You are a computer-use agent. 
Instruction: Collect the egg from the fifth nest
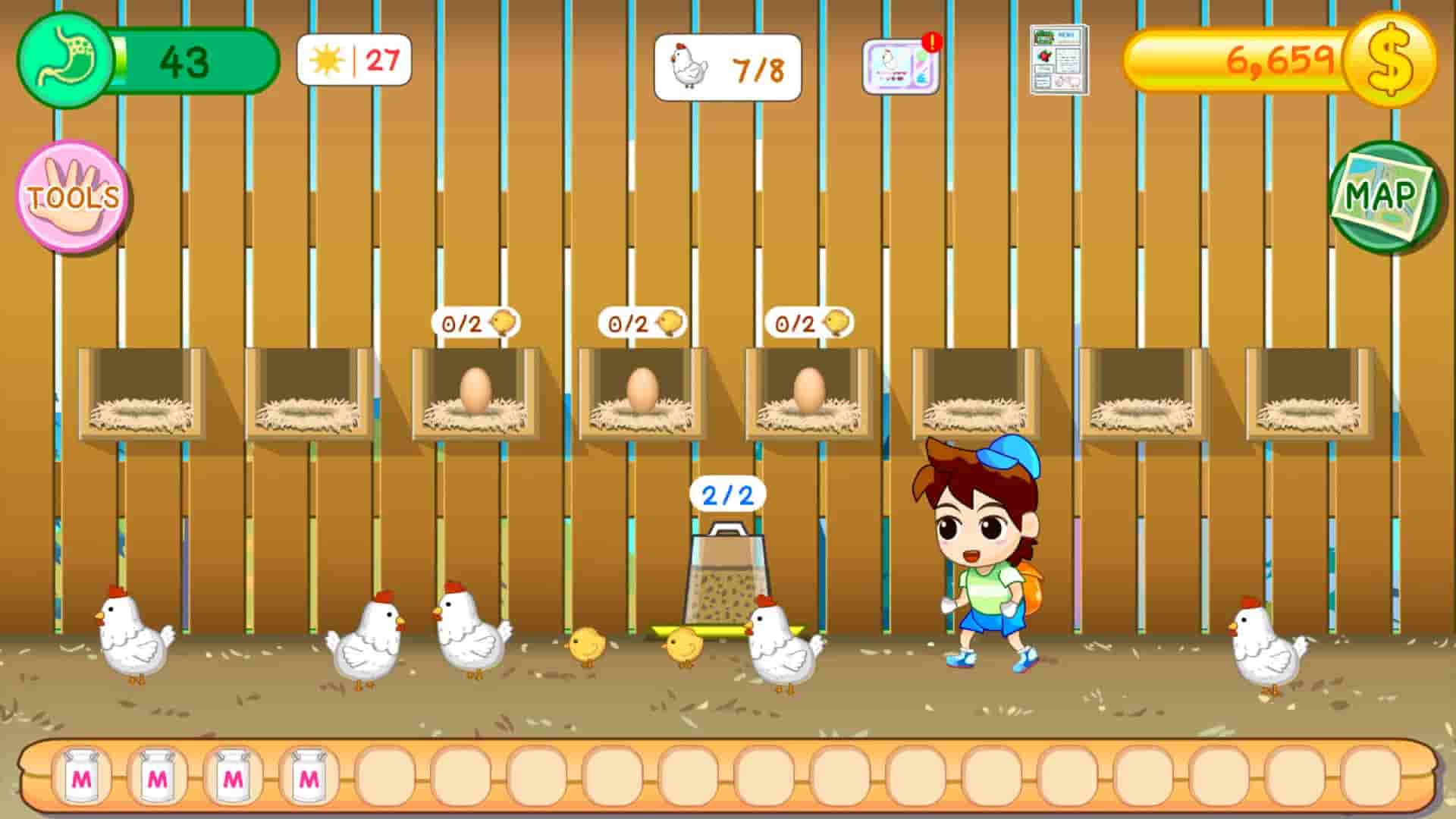(x=810, y=388)
